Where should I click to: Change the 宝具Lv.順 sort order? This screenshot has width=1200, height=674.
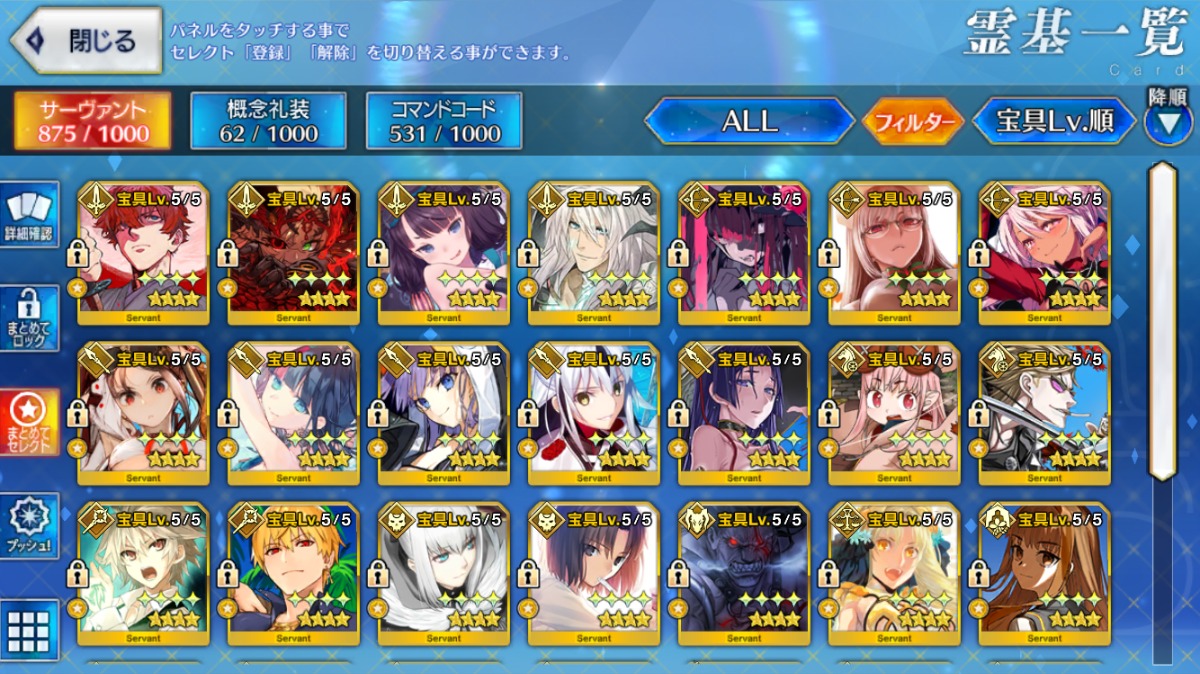pyautogui.click(x=1054, y=122)
